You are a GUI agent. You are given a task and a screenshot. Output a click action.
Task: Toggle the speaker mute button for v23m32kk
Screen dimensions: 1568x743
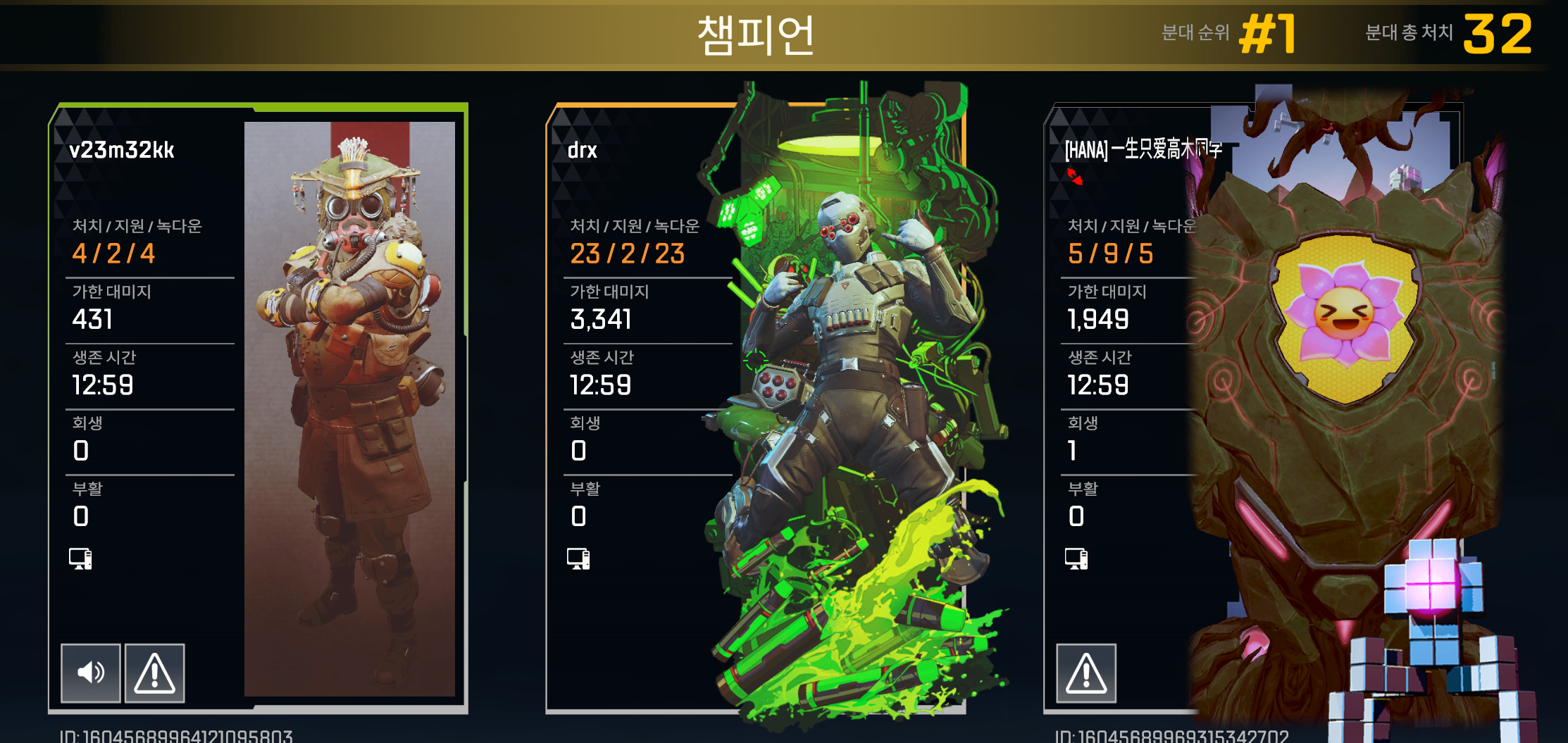point(91,673)
